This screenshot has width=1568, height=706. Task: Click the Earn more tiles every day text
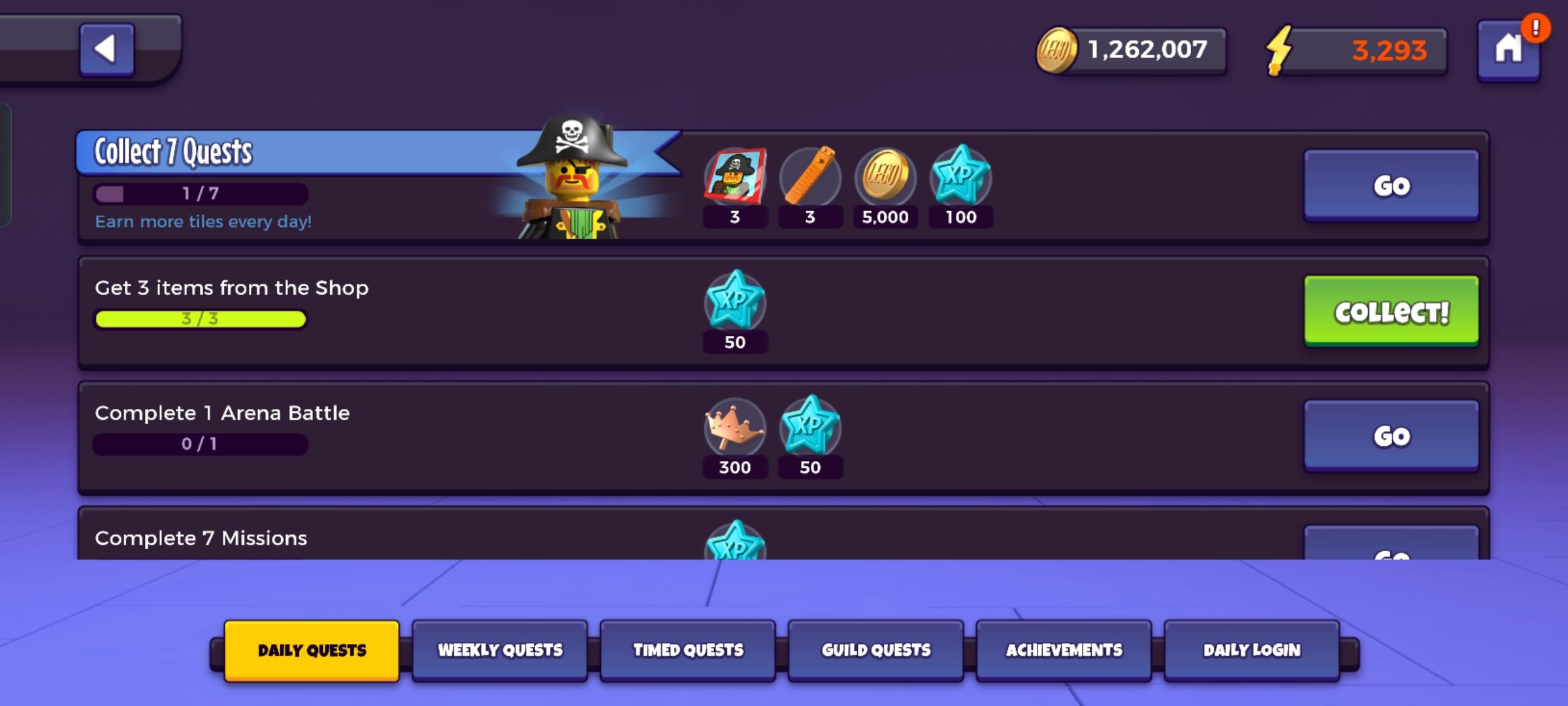204,222
